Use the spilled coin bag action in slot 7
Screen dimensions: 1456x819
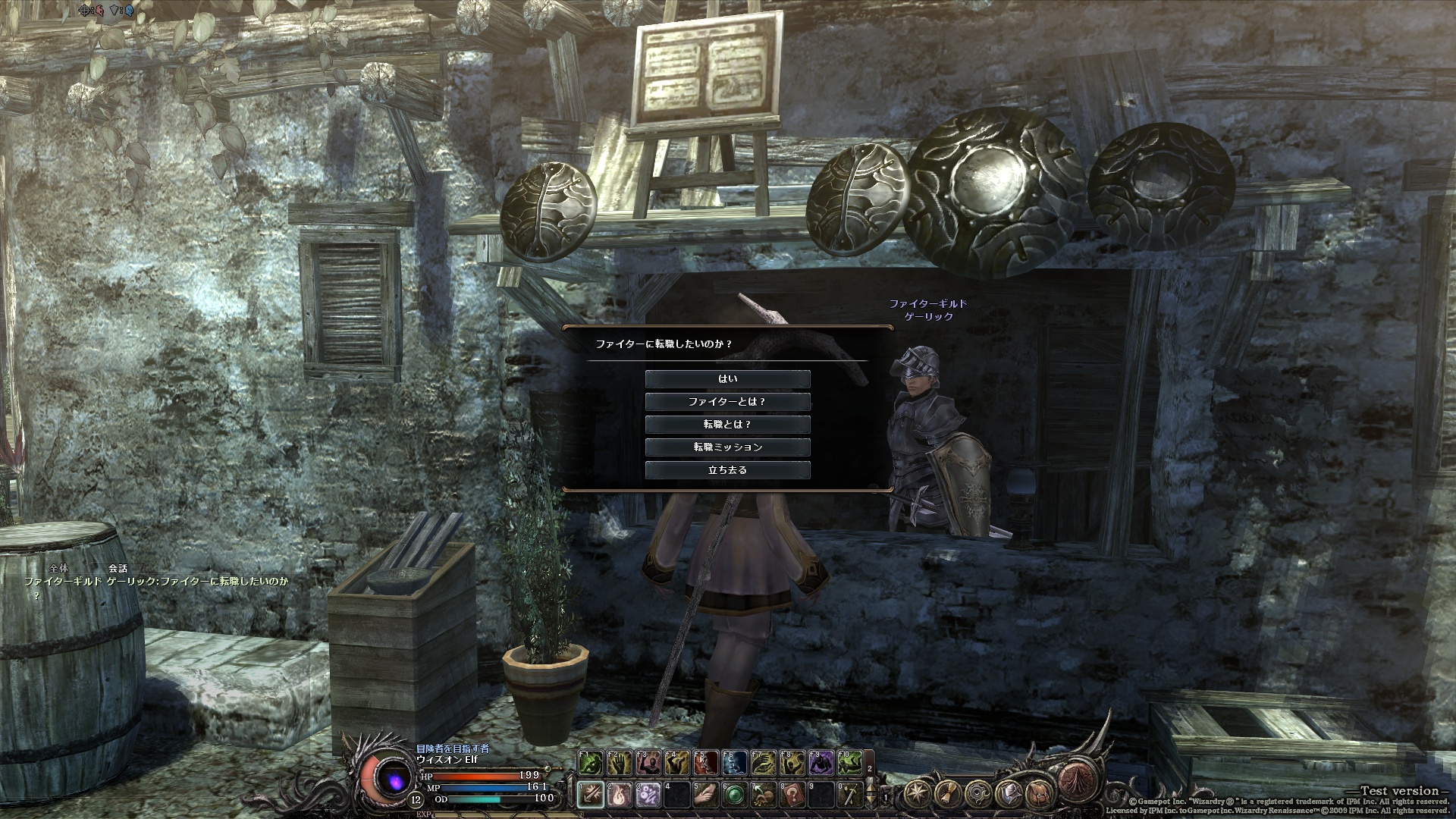pos(763,795)
